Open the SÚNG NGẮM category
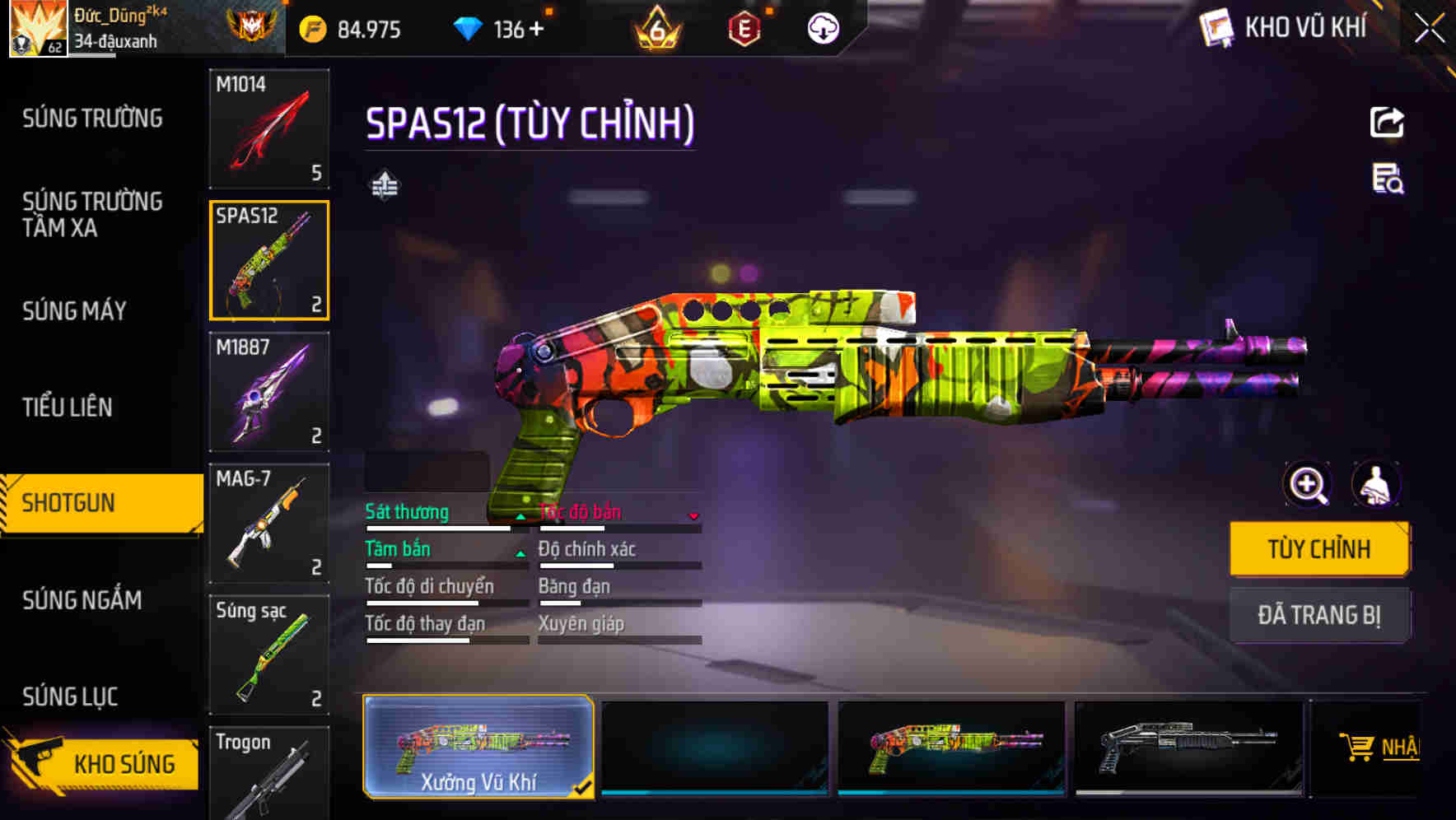The height and width of the screenshot is (820, 1456). 82,601
